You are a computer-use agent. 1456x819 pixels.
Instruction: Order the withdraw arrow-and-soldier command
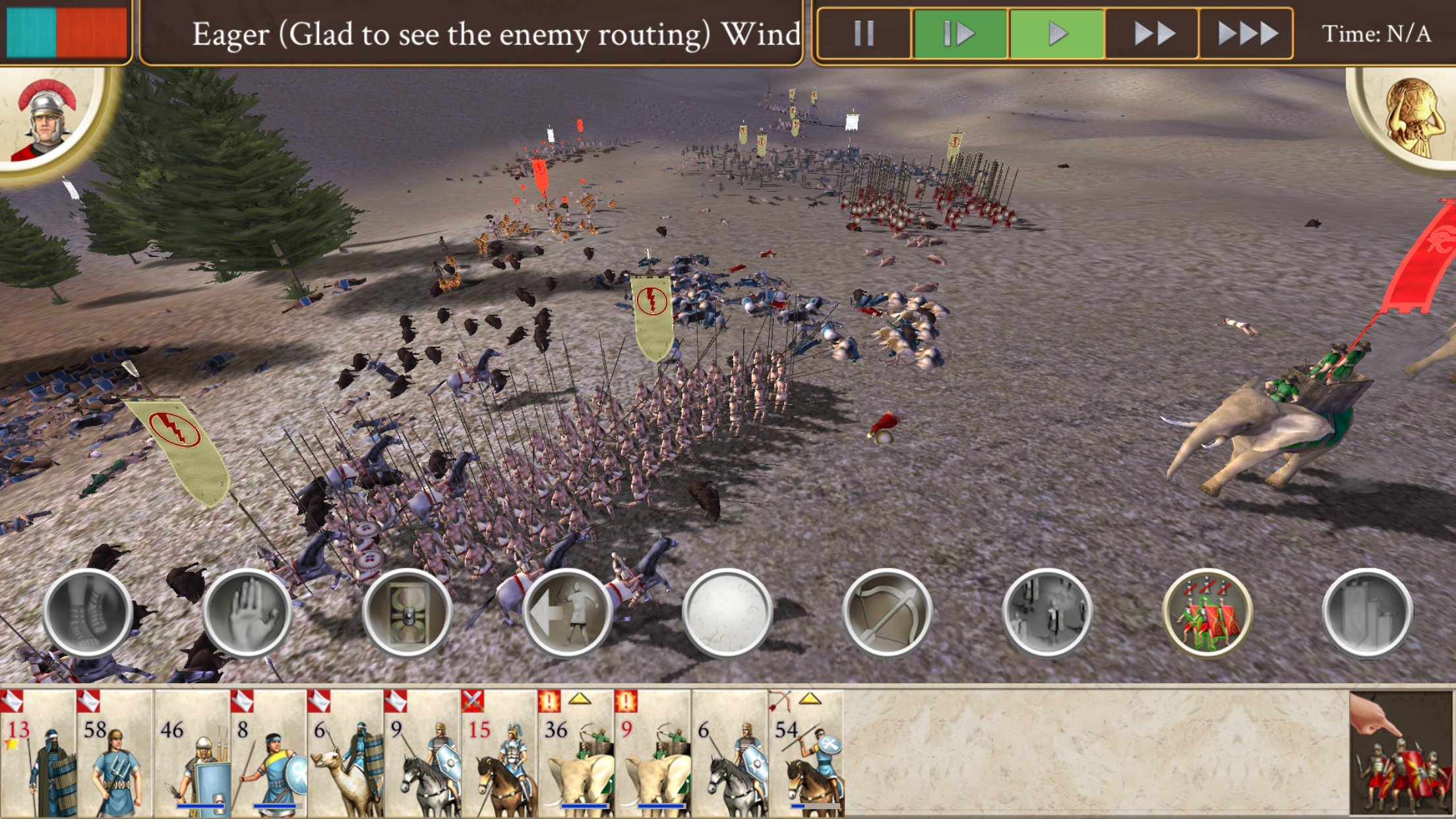point(567,612)
